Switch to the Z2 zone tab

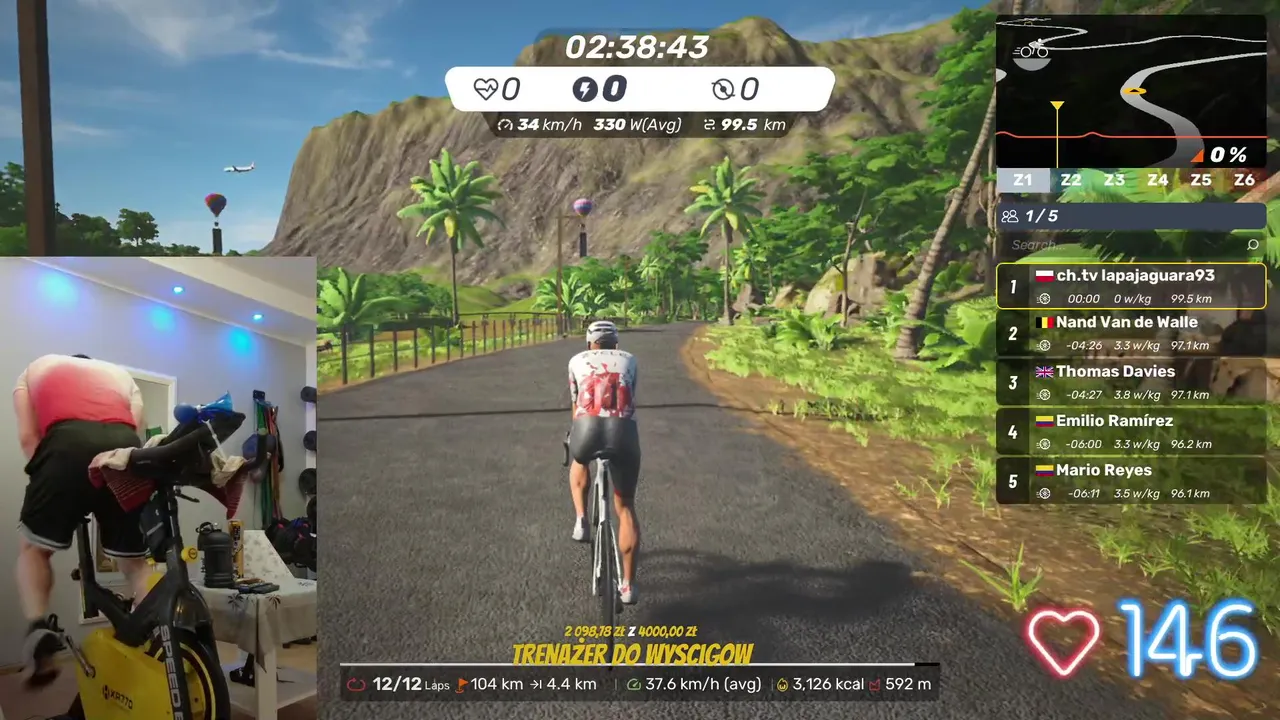click(1071, 180)
